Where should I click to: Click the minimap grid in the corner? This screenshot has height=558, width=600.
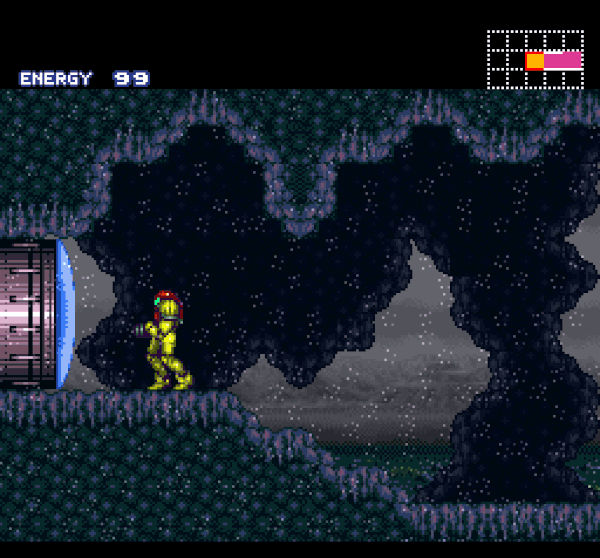[x=535, y=59]
